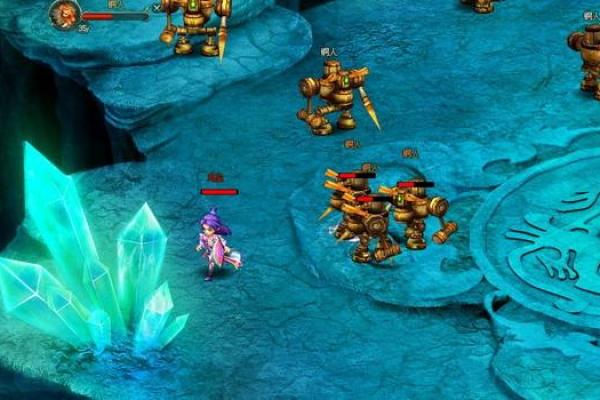Click the character portrait in the status frame
Image resolution: width=600 pixels, height=400 pixels.
click(x=65, y=14)
